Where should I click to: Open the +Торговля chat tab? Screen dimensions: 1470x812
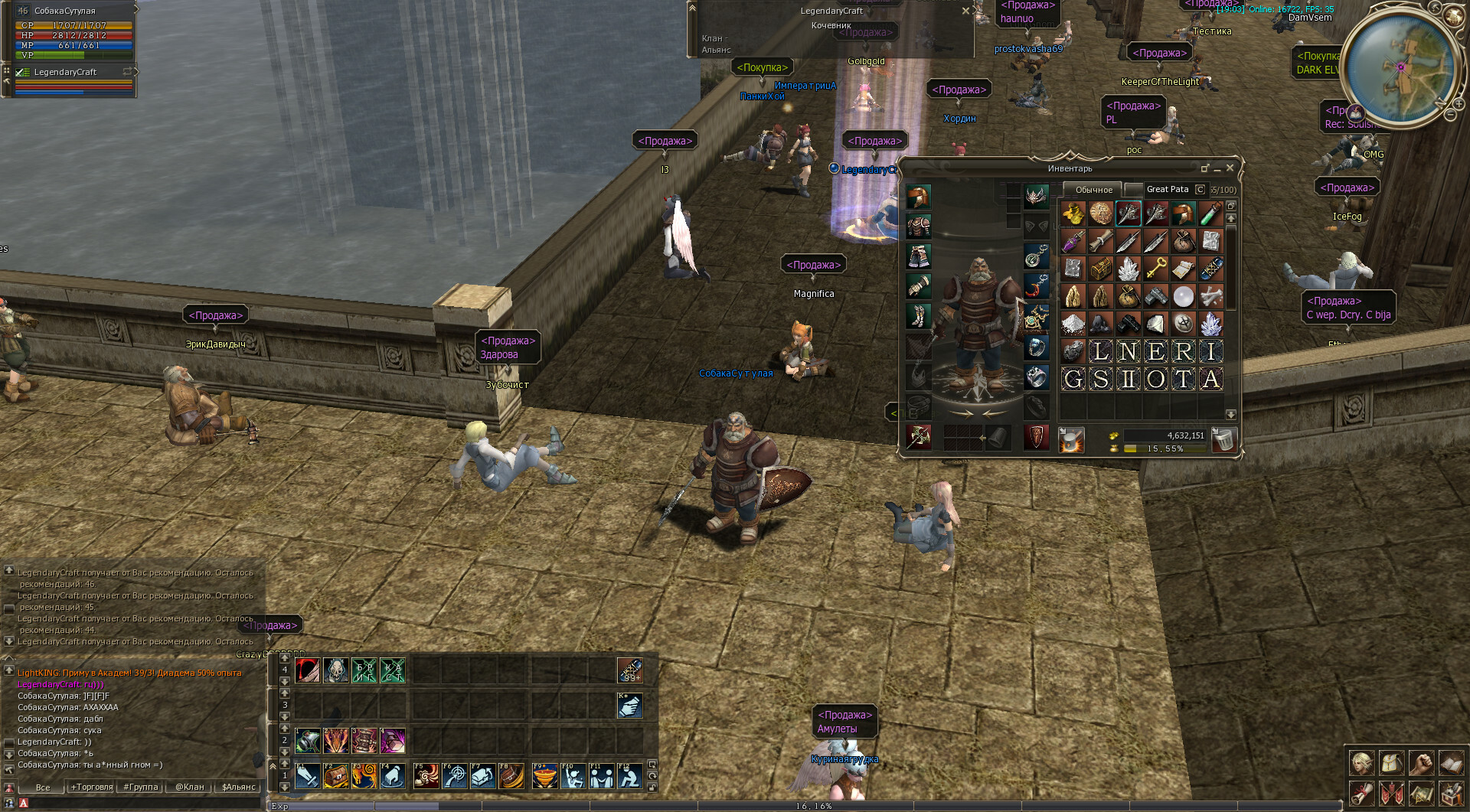(x=92, y=787)
